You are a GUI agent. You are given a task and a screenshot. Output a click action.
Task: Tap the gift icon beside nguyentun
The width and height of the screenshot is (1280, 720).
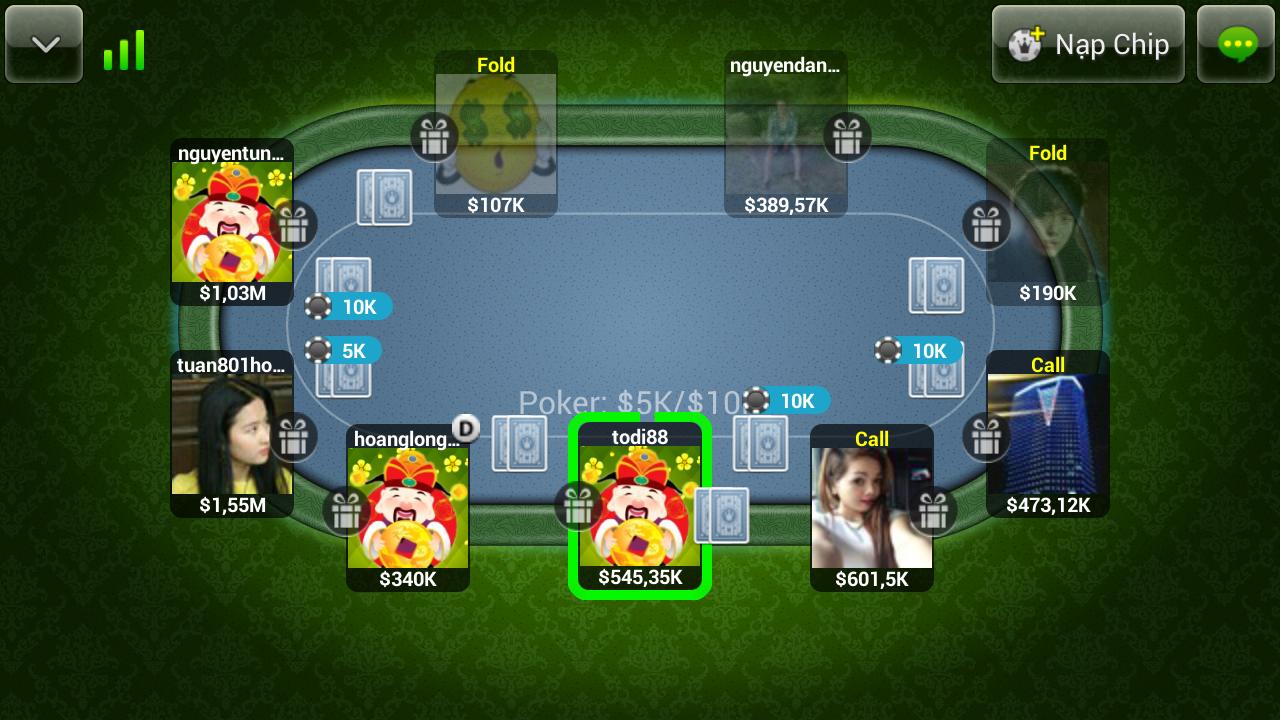click(x=293, y=225)
